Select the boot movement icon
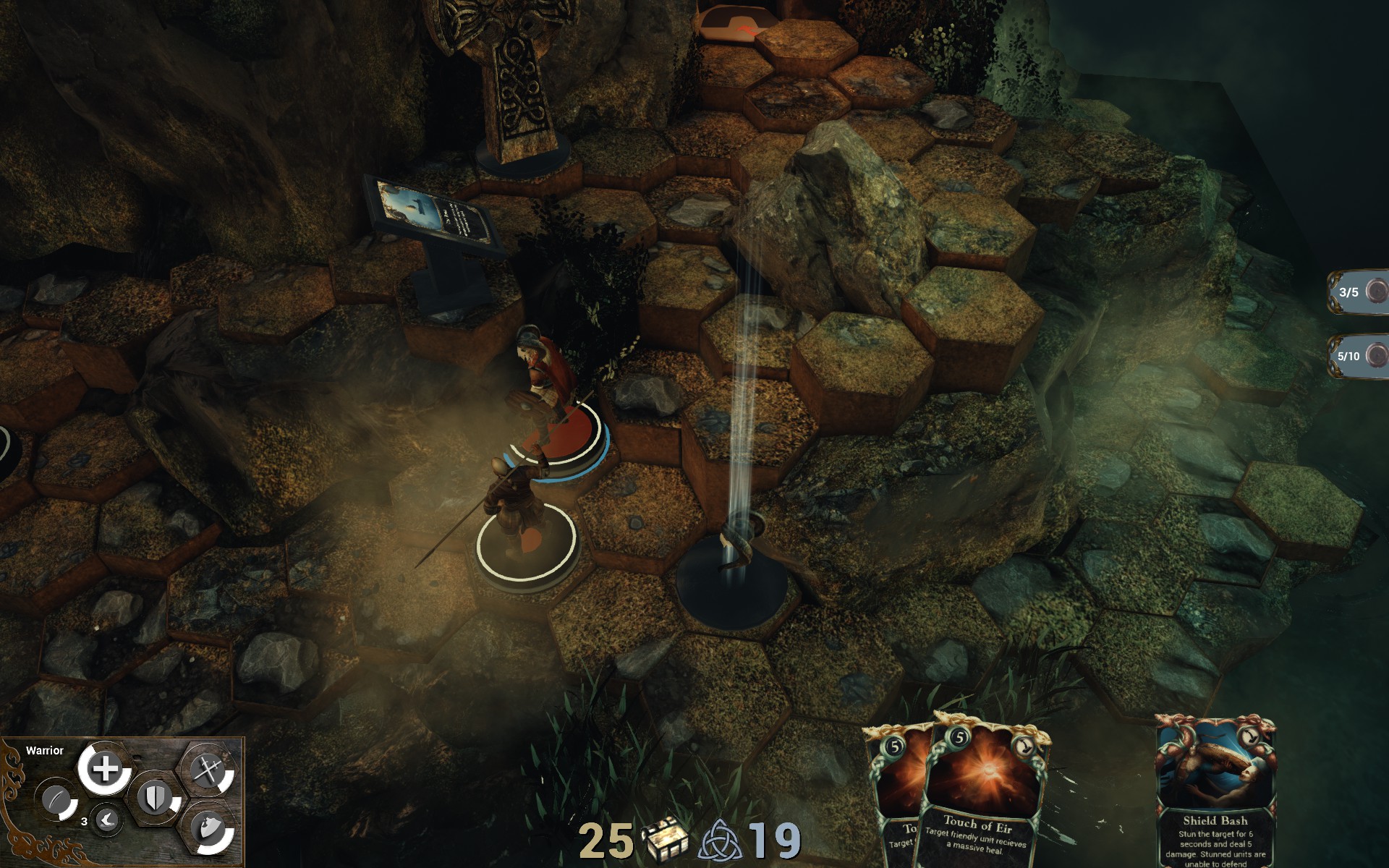The height and width of the screenshot is (868, 1389). [107, 820]
